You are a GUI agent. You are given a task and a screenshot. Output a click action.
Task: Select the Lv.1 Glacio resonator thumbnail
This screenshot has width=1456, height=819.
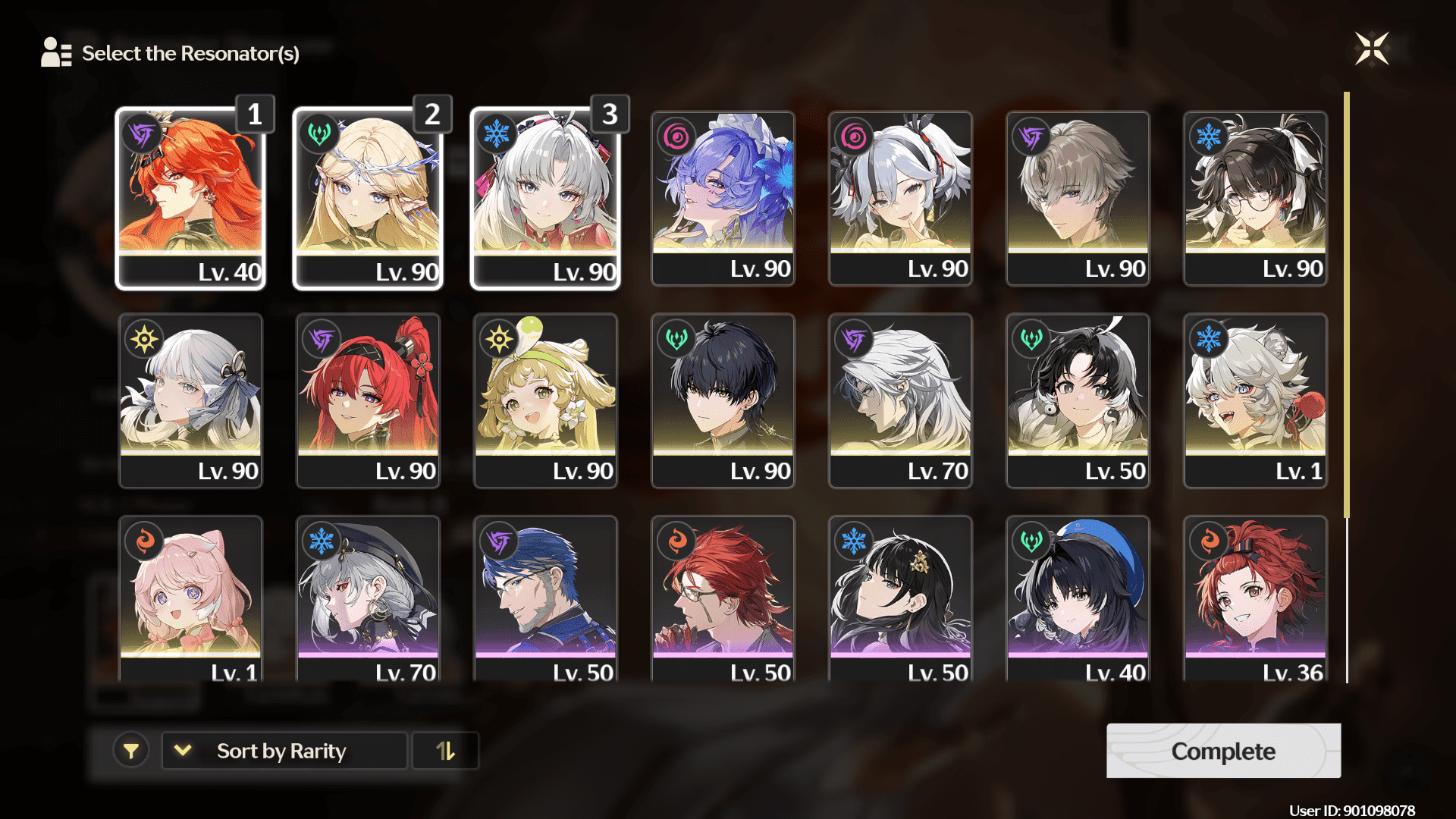coord(1254,402)
